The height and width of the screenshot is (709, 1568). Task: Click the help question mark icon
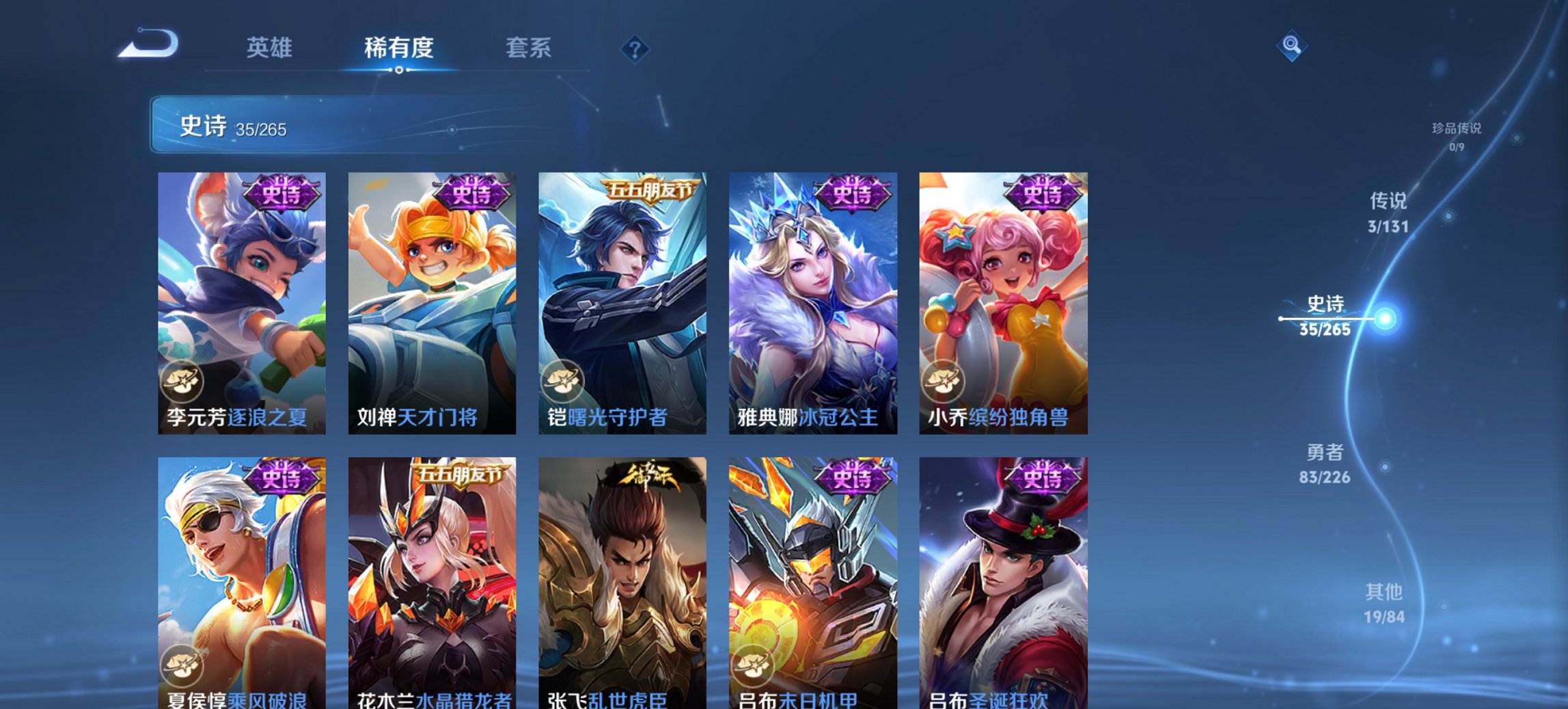tap(636, 47)
